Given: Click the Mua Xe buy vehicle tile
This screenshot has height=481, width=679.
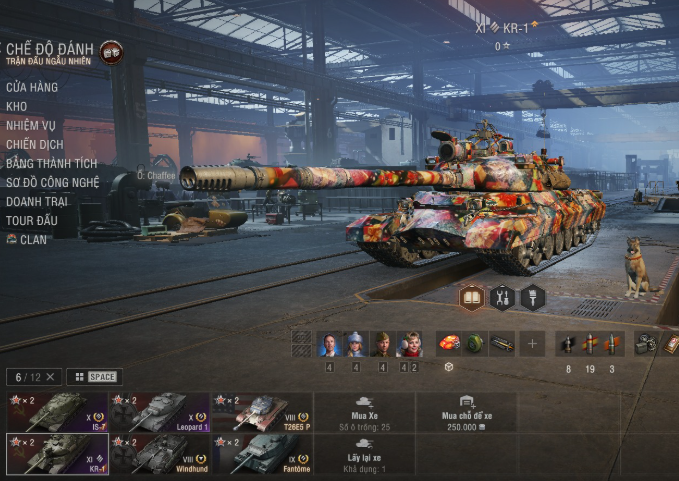Looking at the screenshot, I should [x=364, y=412].
